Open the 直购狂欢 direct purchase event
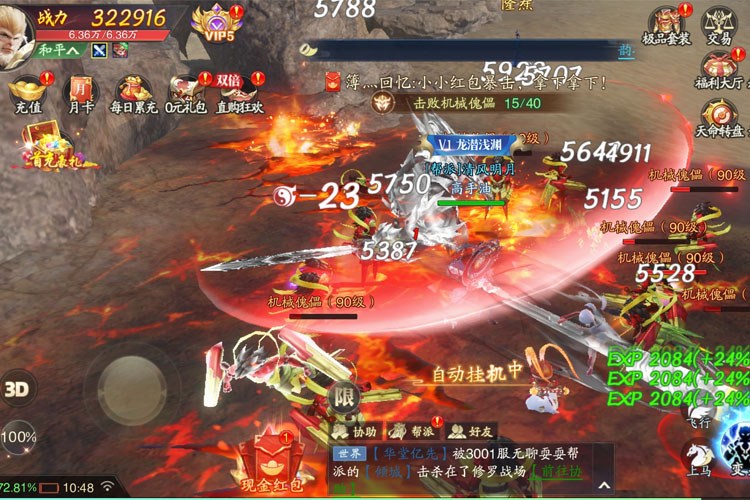This screenshot has width=750, height=500. point(240,92)
